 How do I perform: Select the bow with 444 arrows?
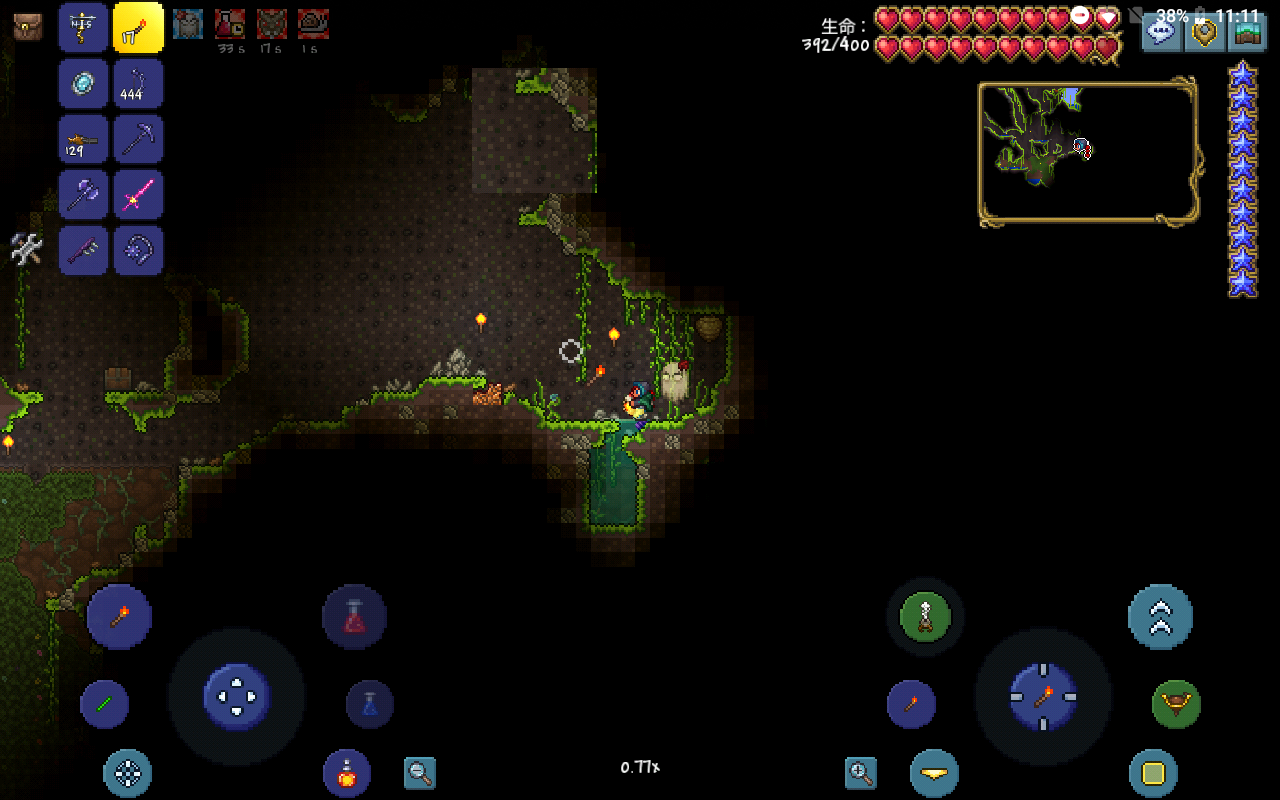coord(138,83)
